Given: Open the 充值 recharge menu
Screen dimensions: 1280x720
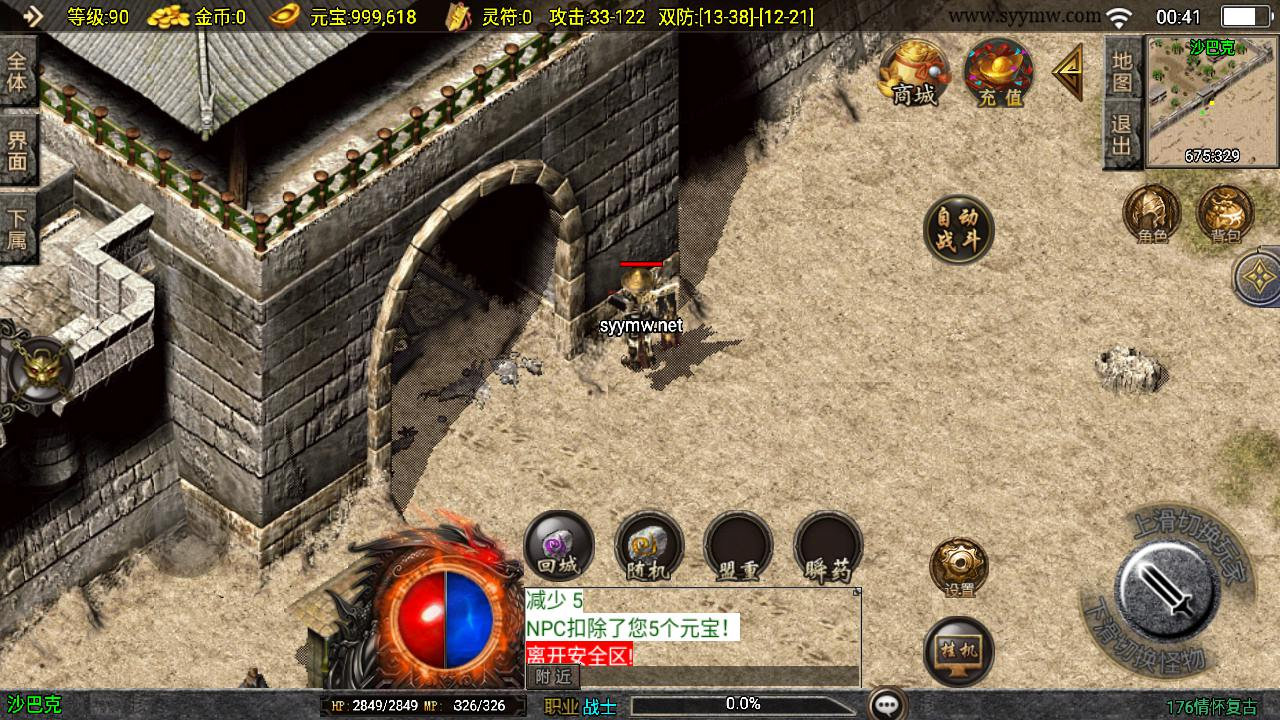Looking at the screenshot, I should (999, 72).
